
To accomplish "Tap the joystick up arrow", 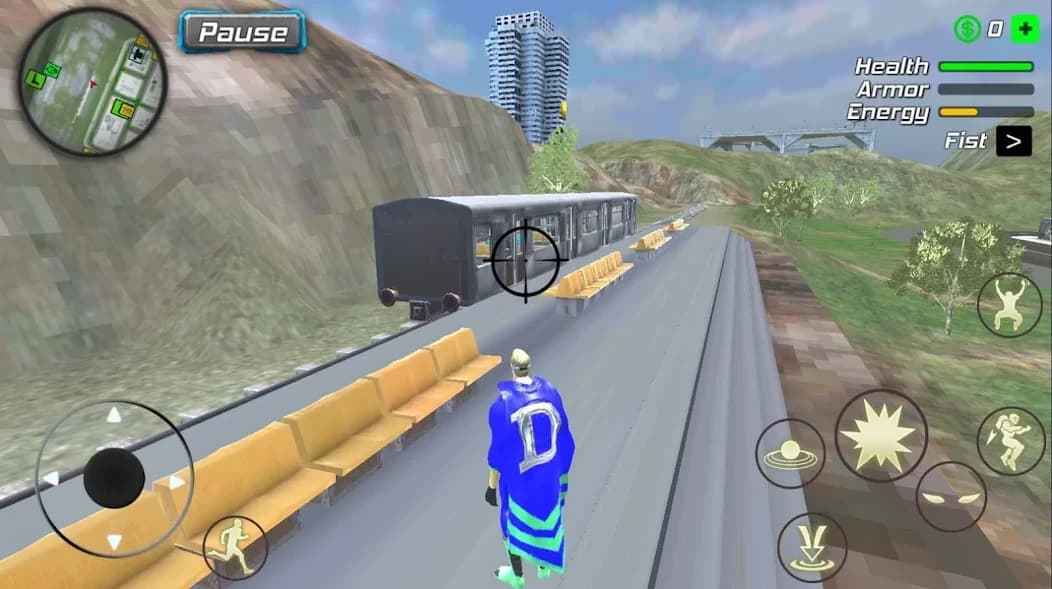I will 114,415.
